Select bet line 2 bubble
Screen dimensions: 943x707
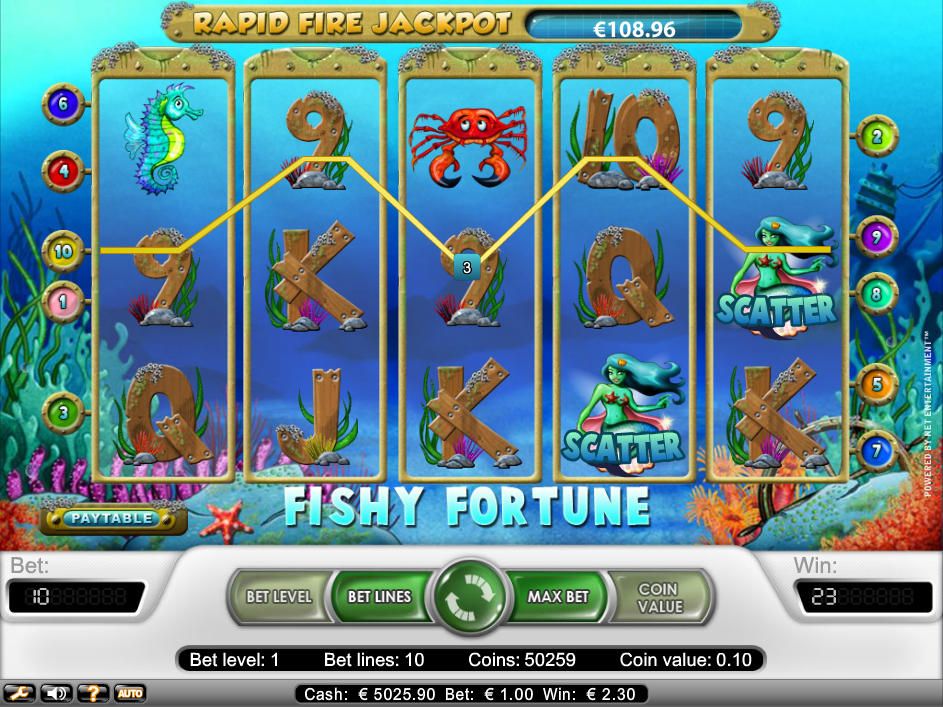877,137
